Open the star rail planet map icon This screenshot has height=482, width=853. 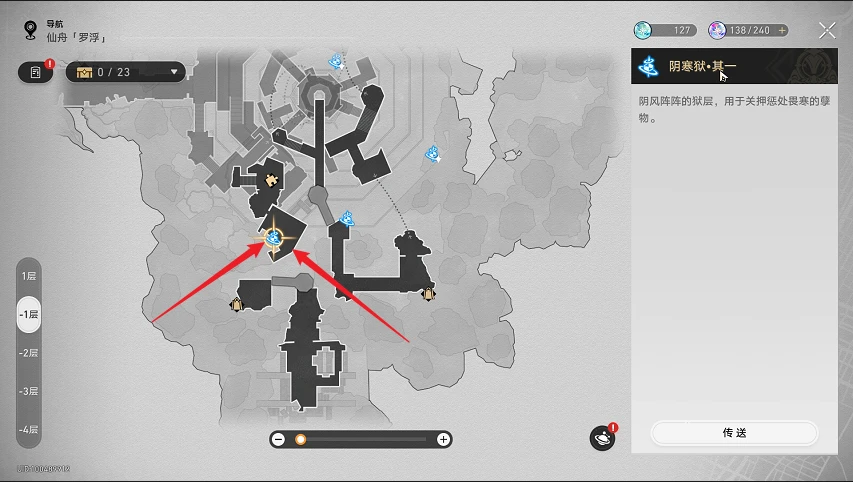coord(602,438)
